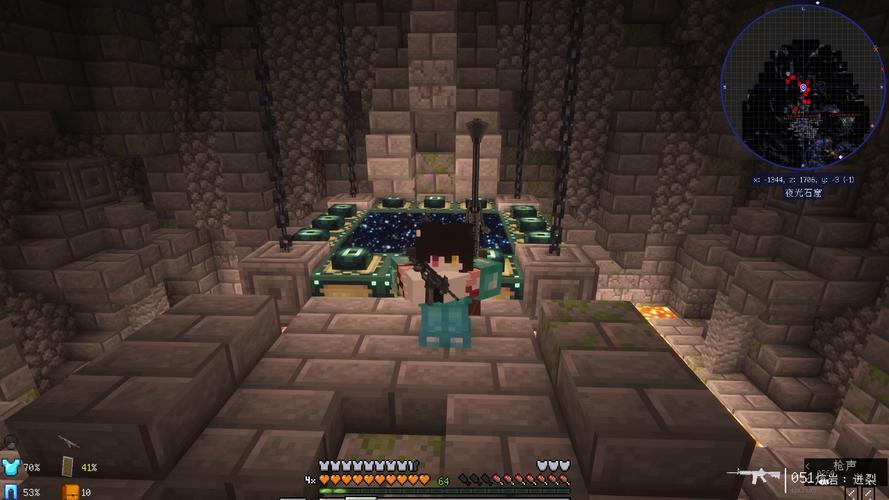
Task: Click the diamond leggings durability icon
Action: [11, 491]
